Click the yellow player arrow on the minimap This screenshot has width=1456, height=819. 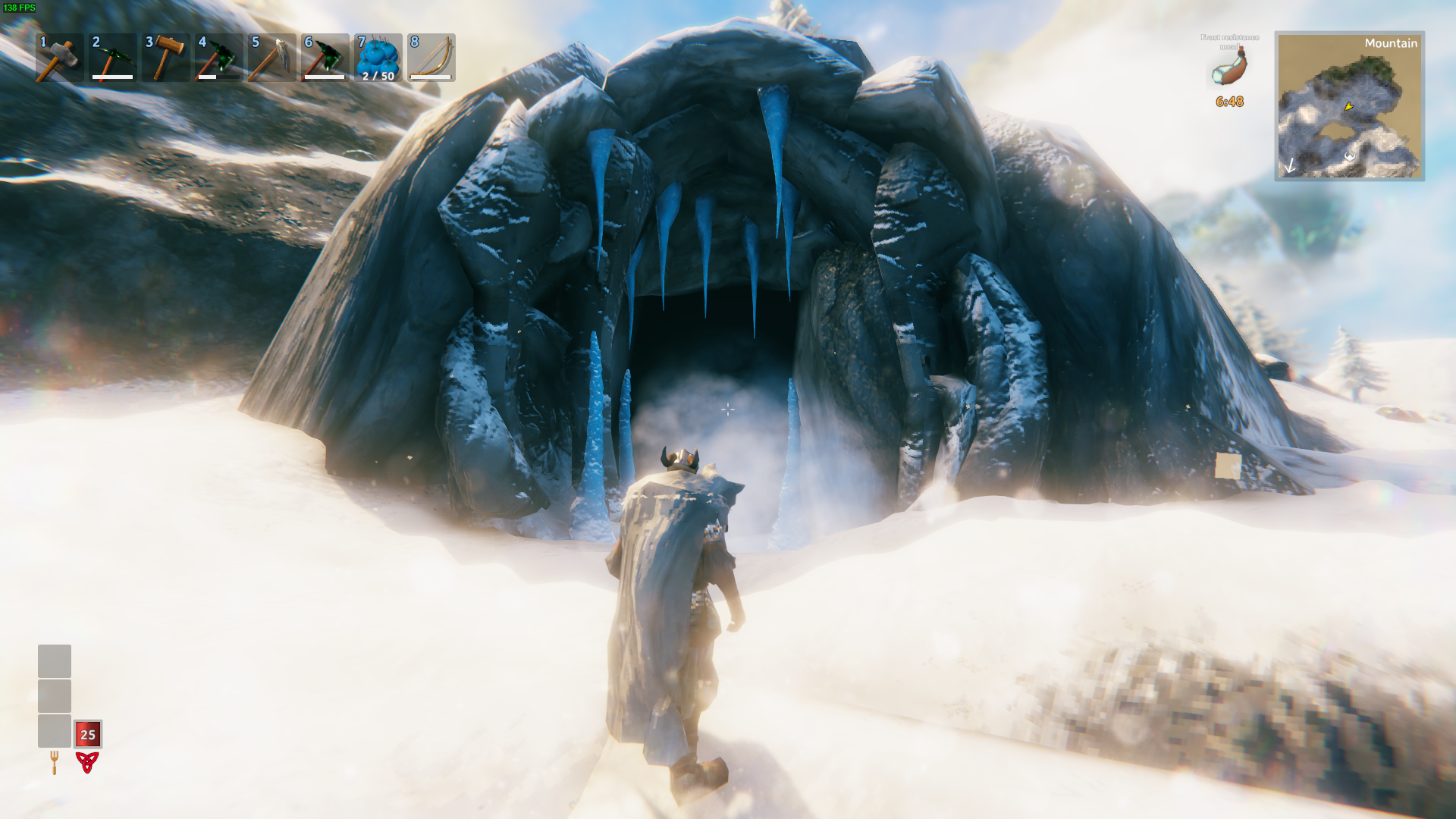[x=1348, y=107]
